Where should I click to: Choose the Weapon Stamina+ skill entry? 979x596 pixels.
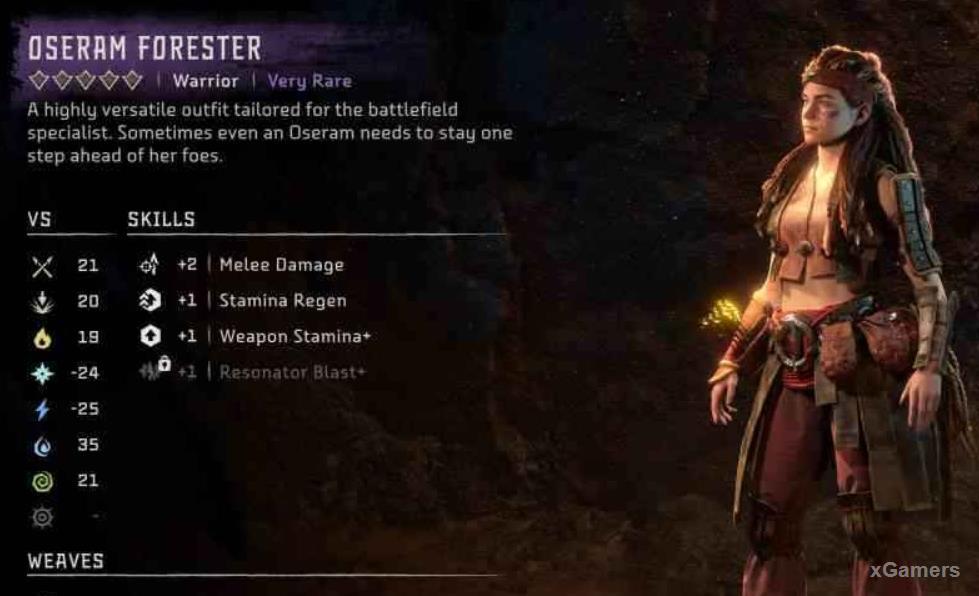point(294,337)
